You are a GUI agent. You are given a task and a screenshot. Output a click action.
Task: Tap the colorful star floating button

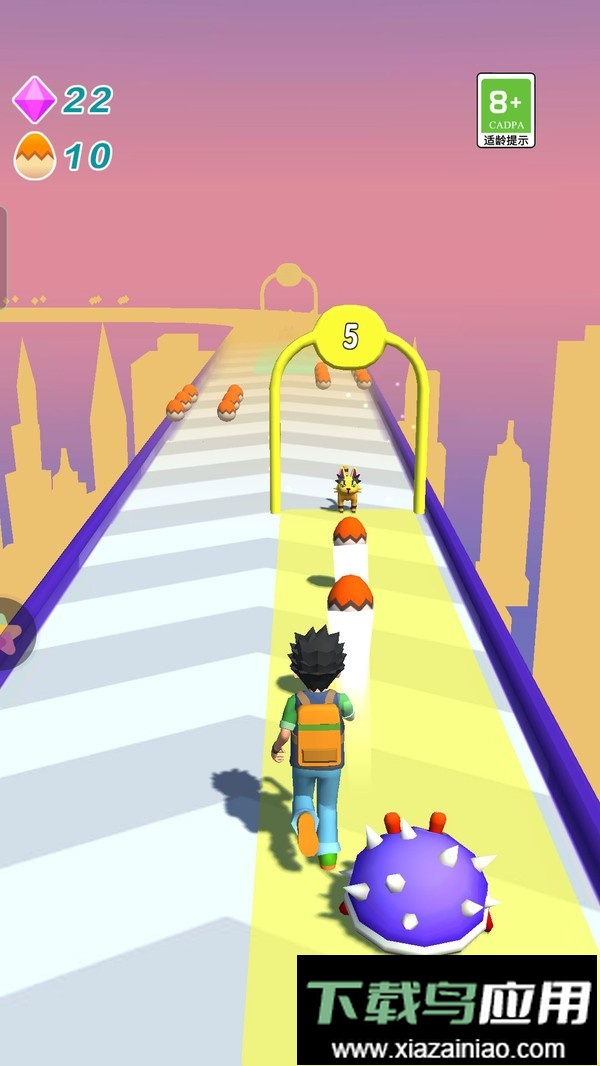tap(11, 633)
